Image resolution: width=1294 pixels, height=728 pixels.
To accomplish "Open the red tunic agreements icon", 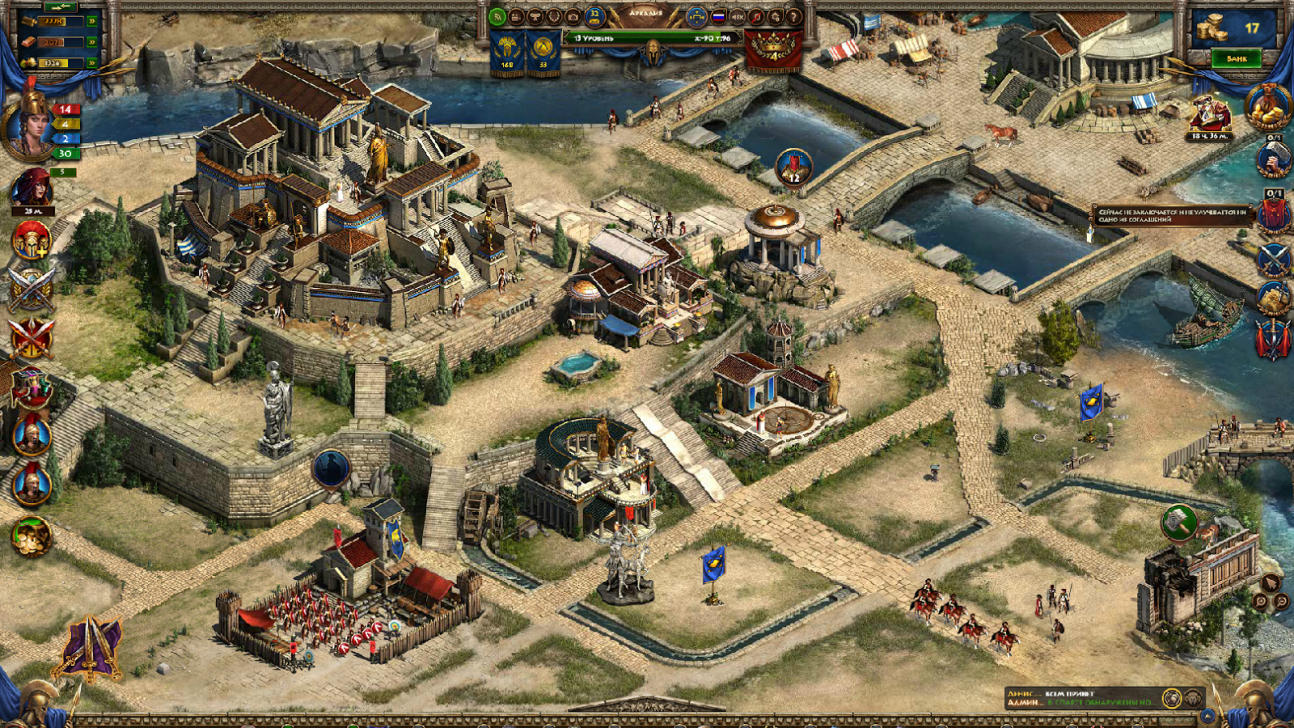I will 1272,213.
